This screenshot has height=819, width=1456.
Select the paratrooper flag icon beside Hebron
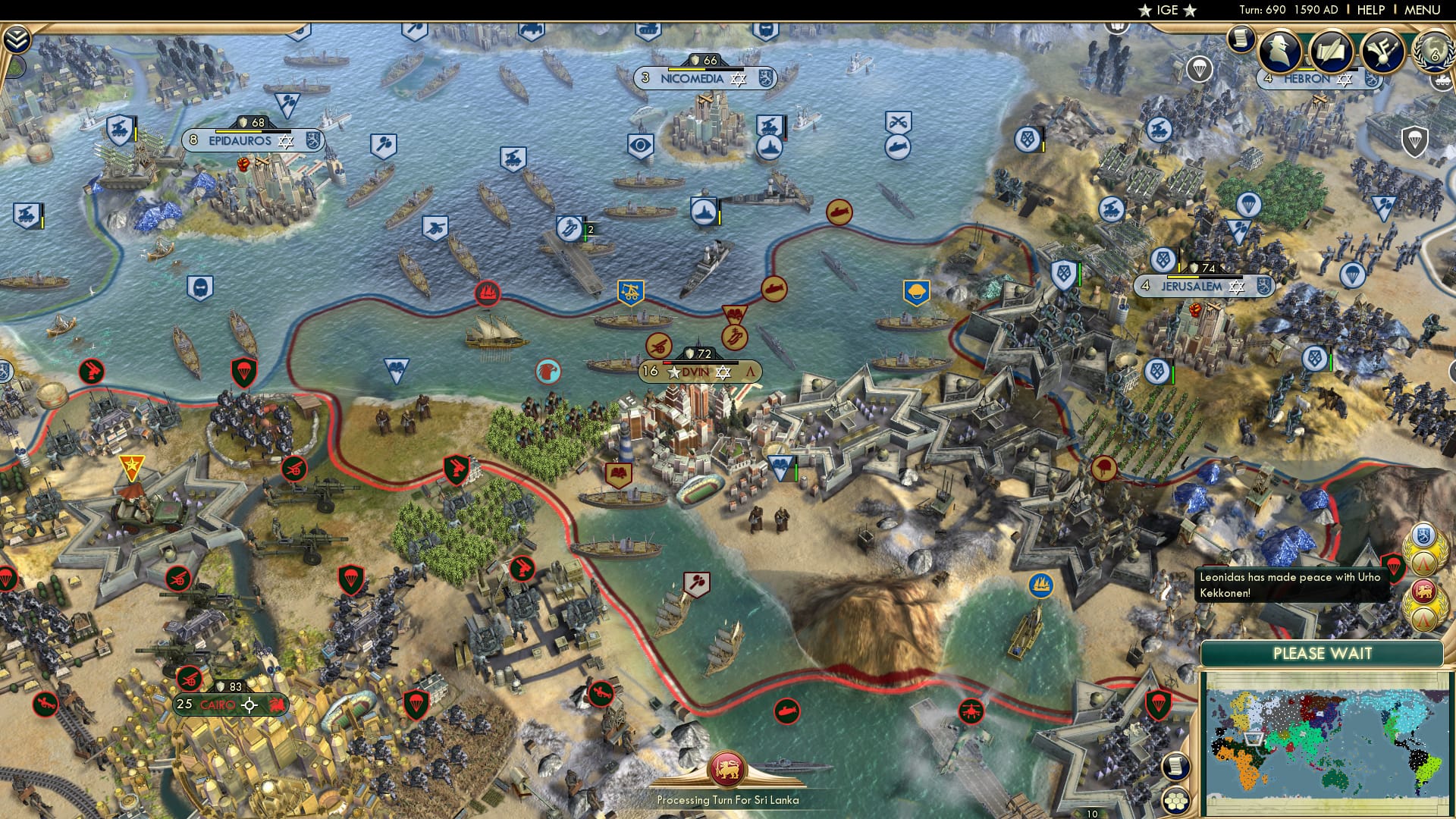point(1200,68)
